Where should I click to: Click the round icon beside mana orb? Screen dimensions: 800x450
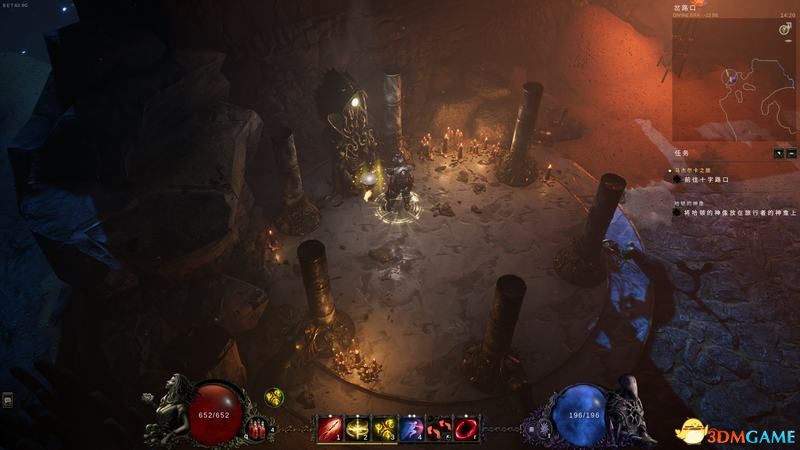[544, 428]
